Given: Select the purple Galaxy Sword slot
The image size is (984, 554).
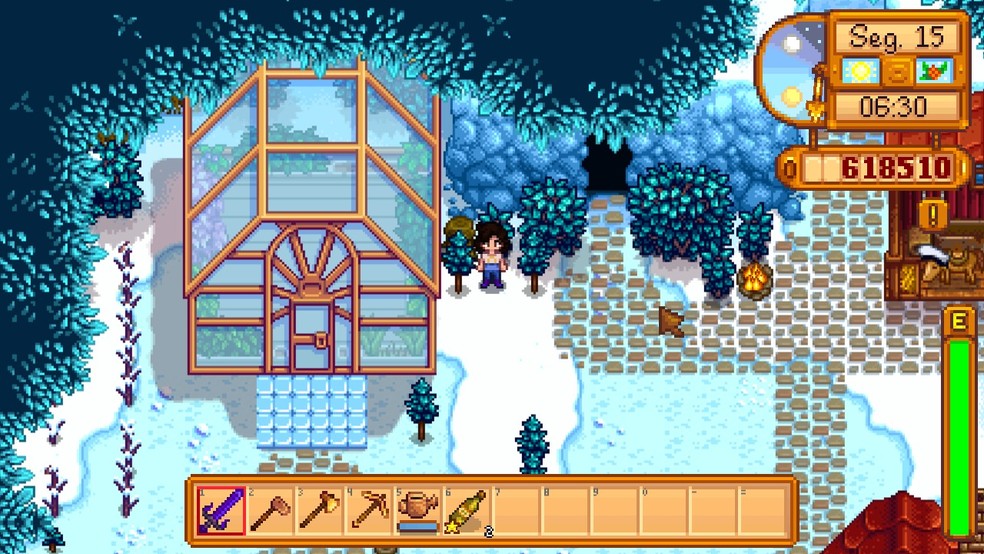Looking at the screenshot, I should [221, 510].
